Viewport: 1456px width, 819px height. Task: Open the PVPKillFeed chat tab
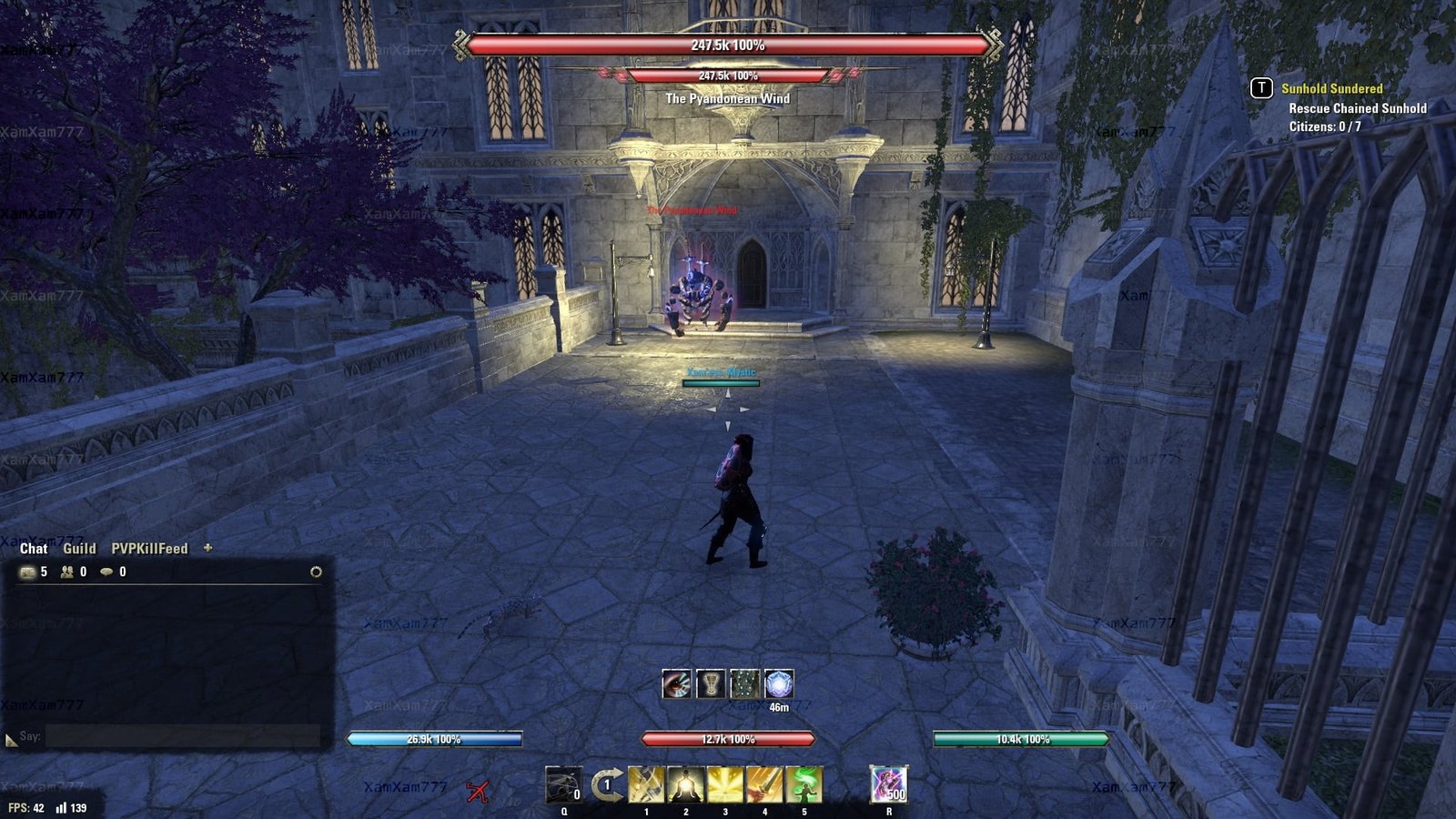click(149, 549)
